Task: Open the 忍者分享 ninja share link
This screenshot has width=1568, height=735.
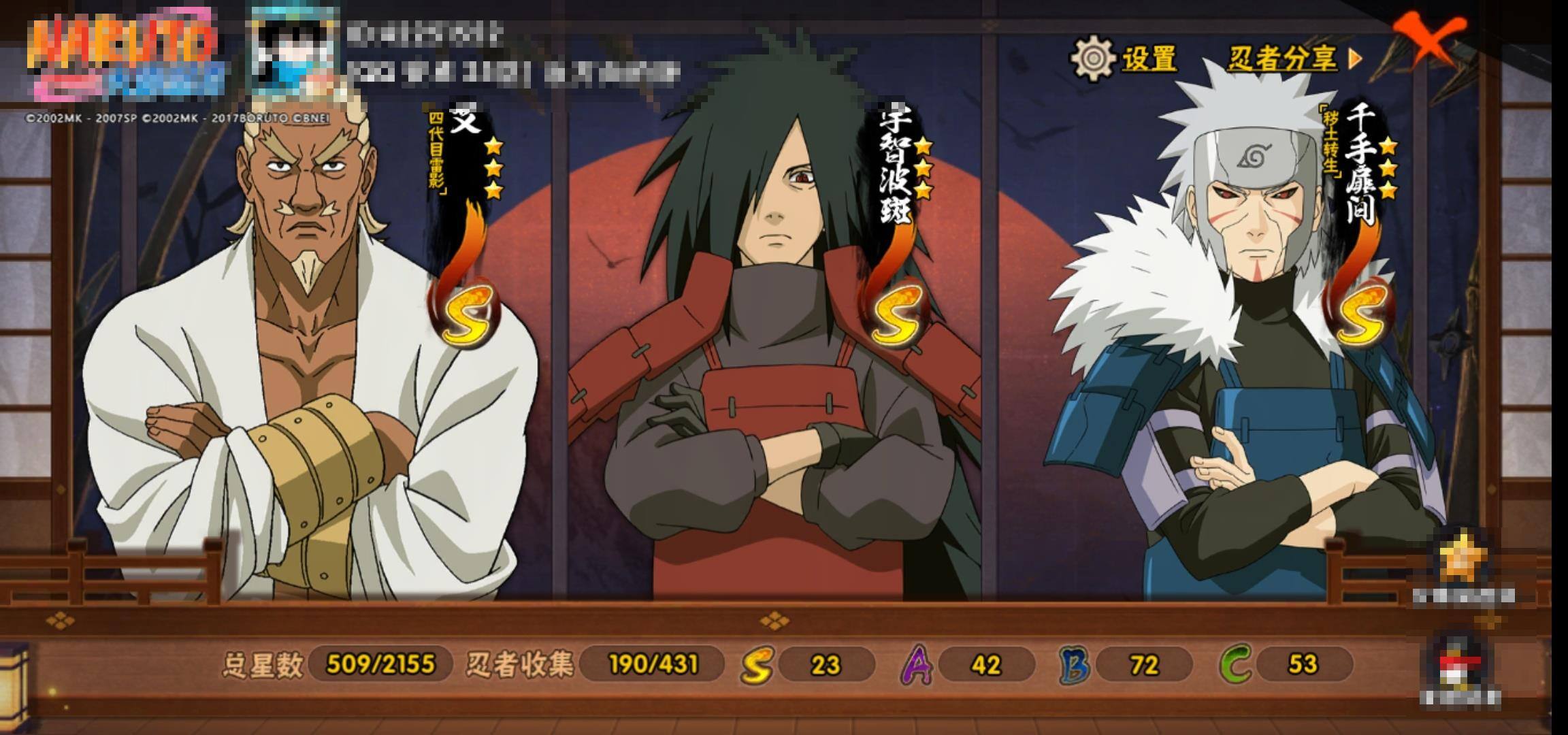Action: (x=1293, y=59)
